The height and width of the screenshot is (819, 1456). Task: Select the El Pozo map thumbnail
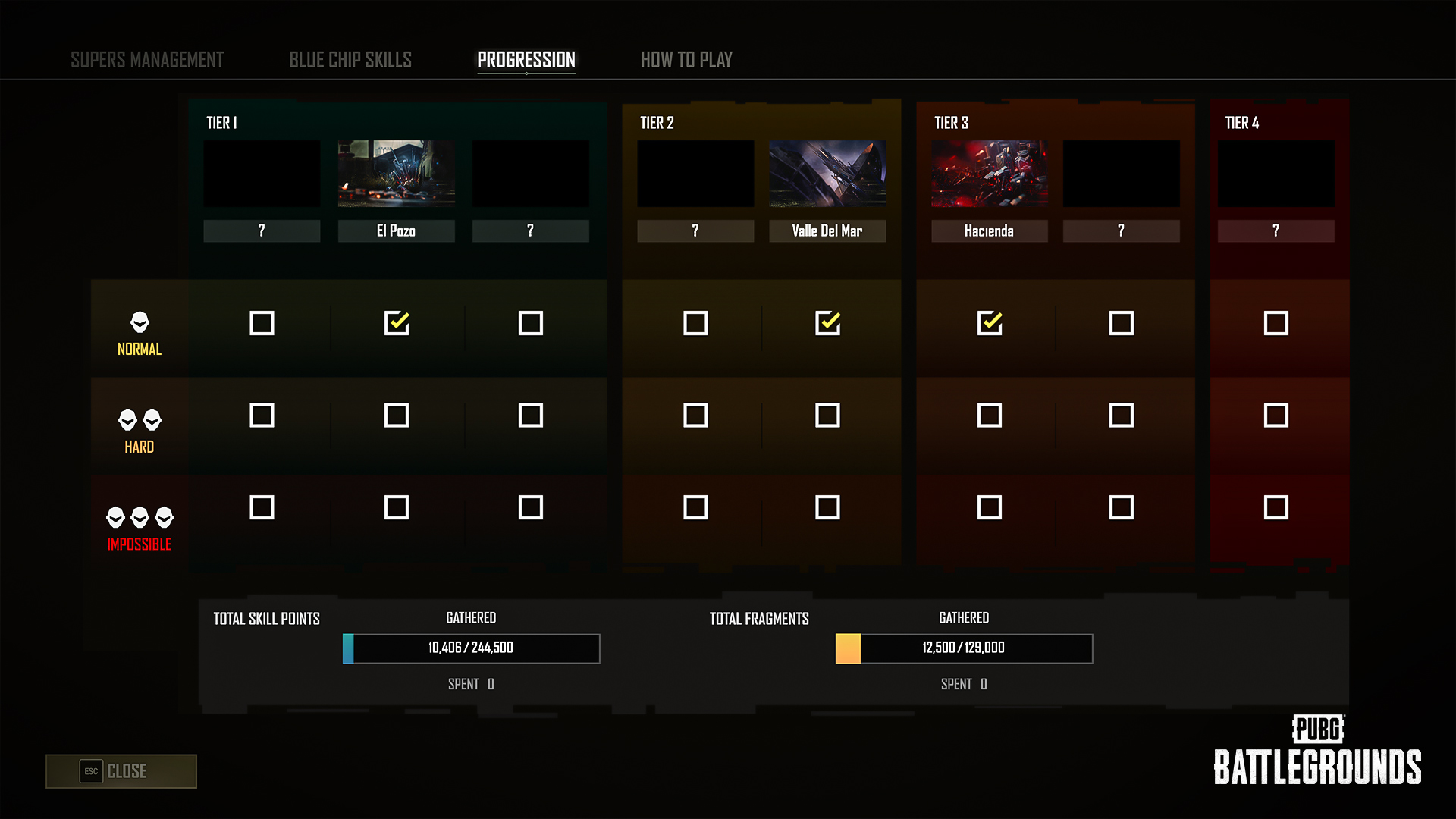[x=397, y=174]
